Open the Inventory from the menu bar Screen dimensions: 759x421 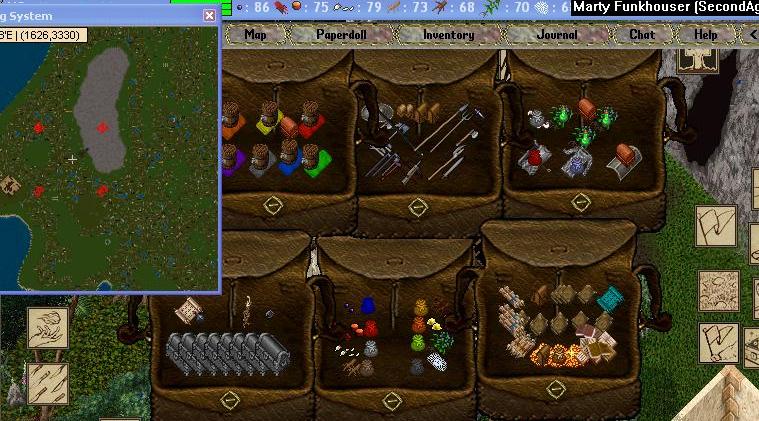click(448, 34)
